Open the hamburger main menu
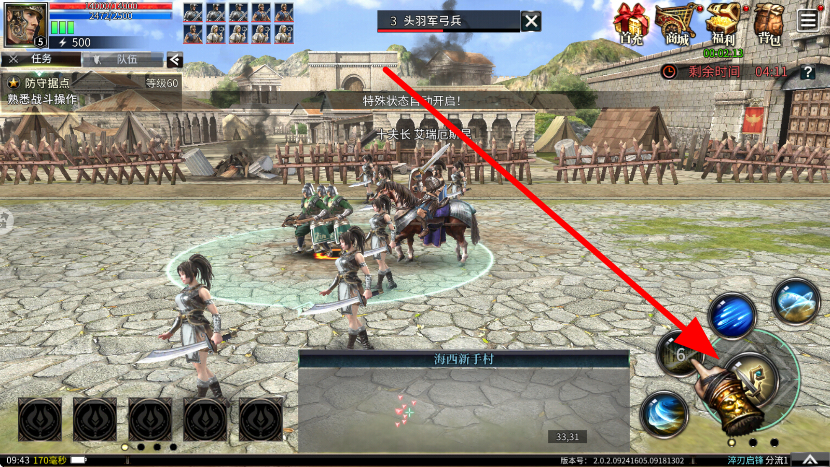 coord(807,19)
